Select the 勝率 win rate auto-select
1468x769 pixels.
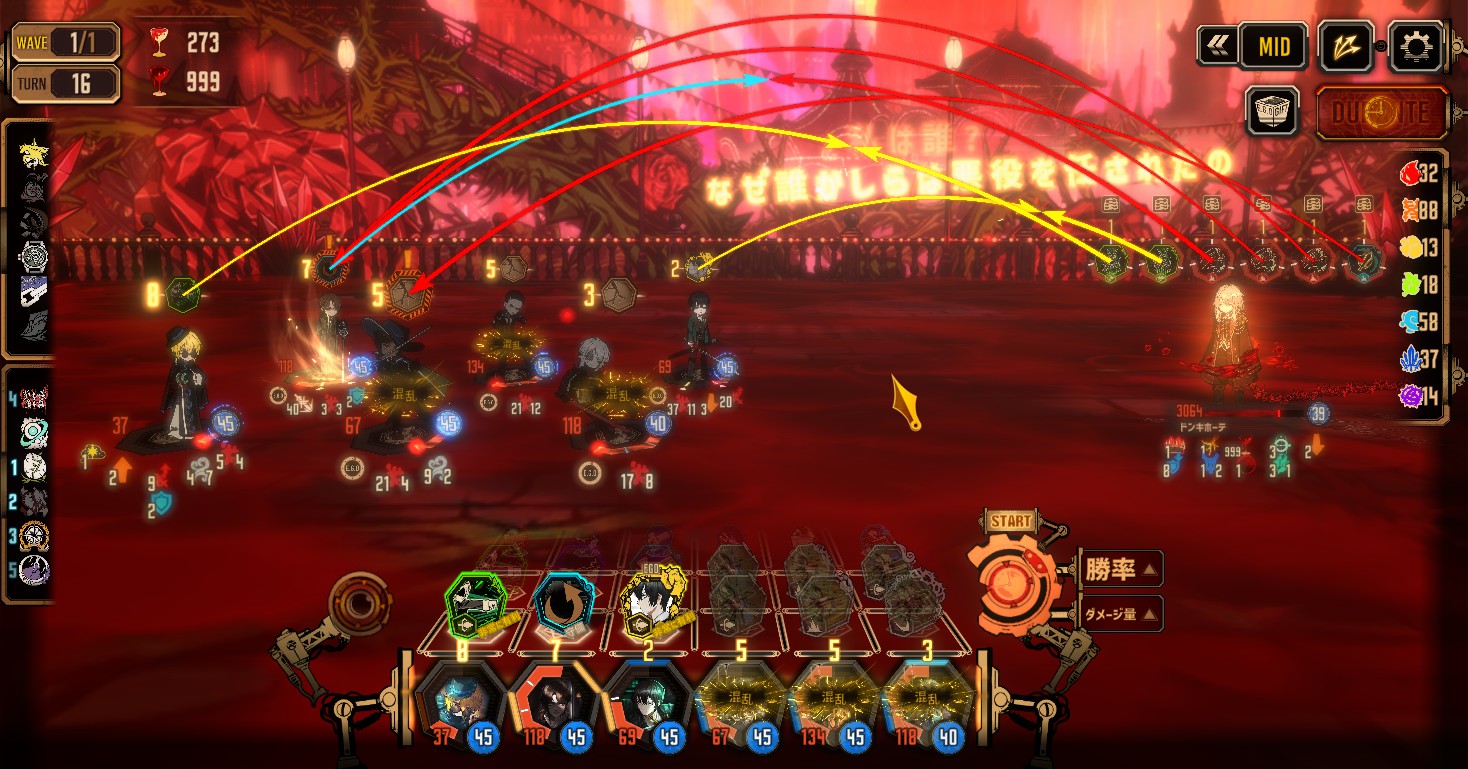click(1118, 570)
